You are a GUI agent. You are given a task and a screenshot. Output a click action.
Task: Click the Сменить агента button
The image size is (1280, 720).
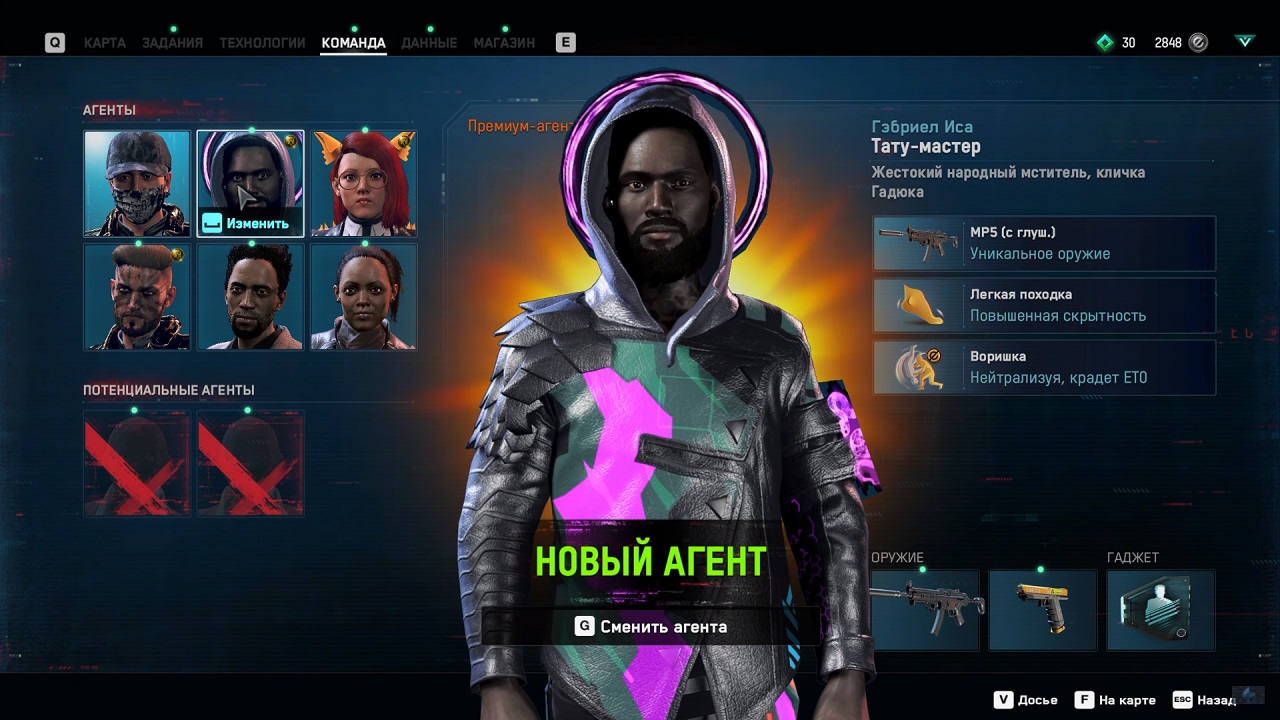point(651,627)
